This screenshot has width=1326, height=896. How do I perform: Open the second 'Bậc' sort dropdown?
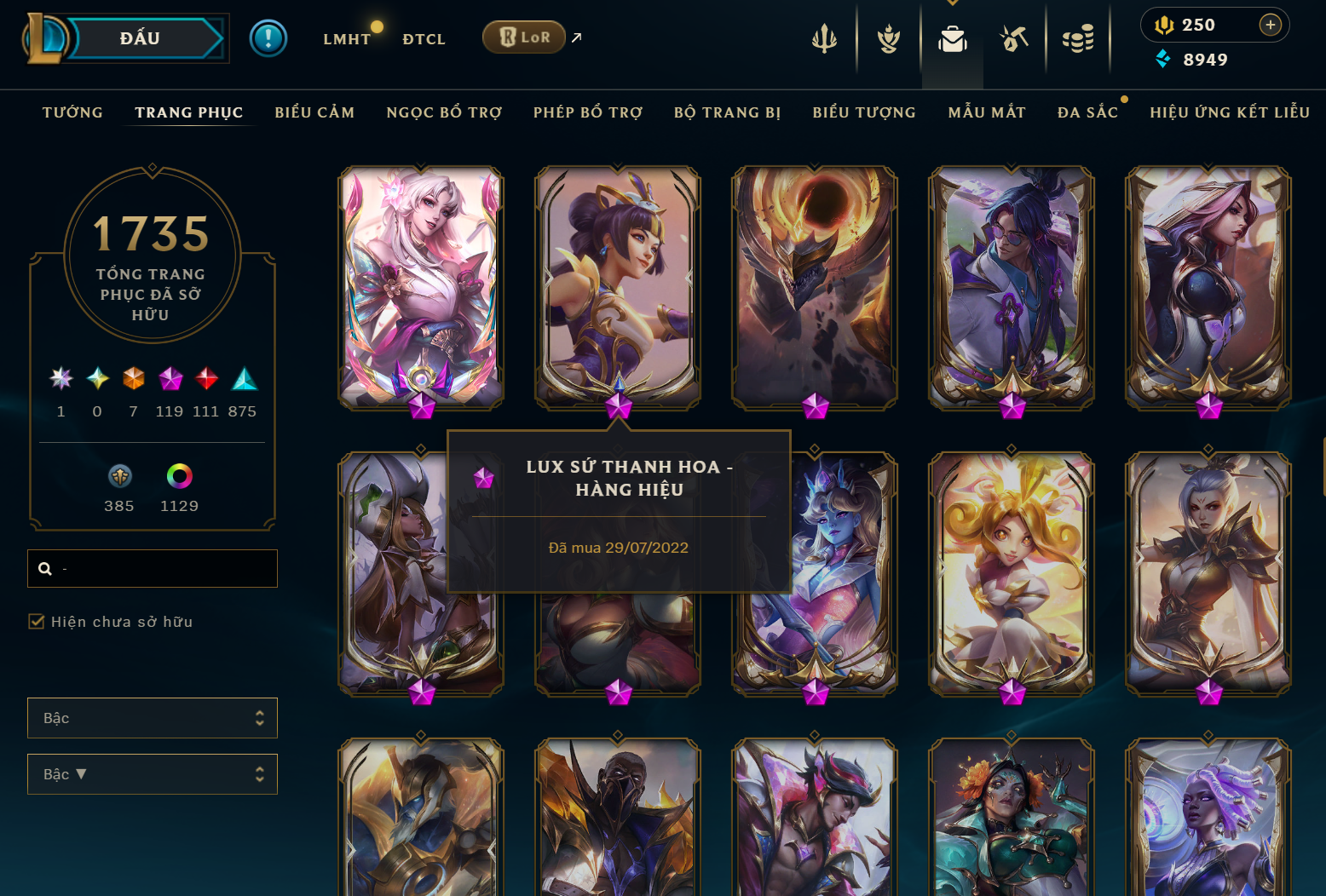(x=152, y=773)
